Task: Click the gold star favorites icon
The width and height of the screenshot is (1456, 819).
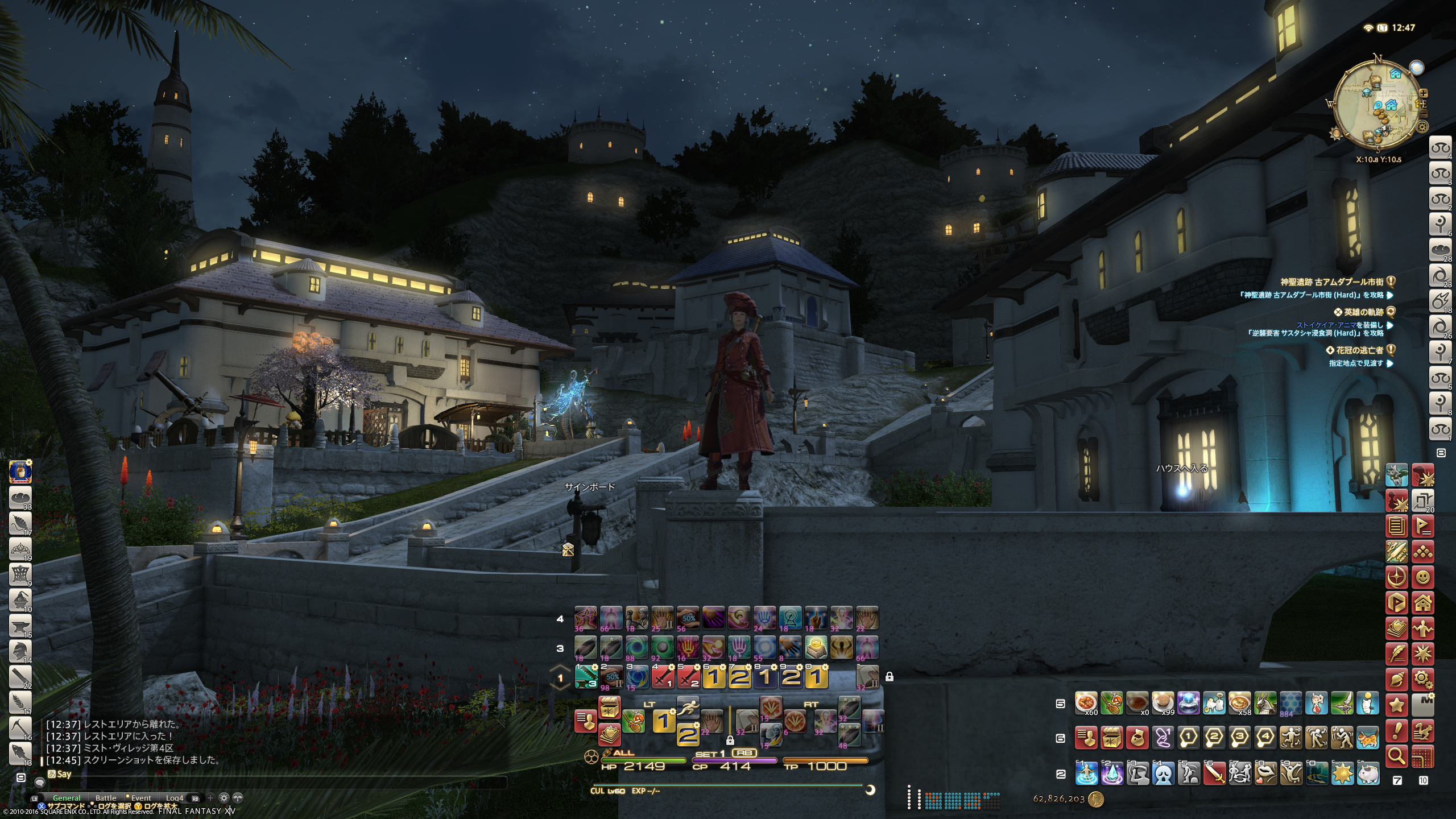Action: pos(1397,705)
